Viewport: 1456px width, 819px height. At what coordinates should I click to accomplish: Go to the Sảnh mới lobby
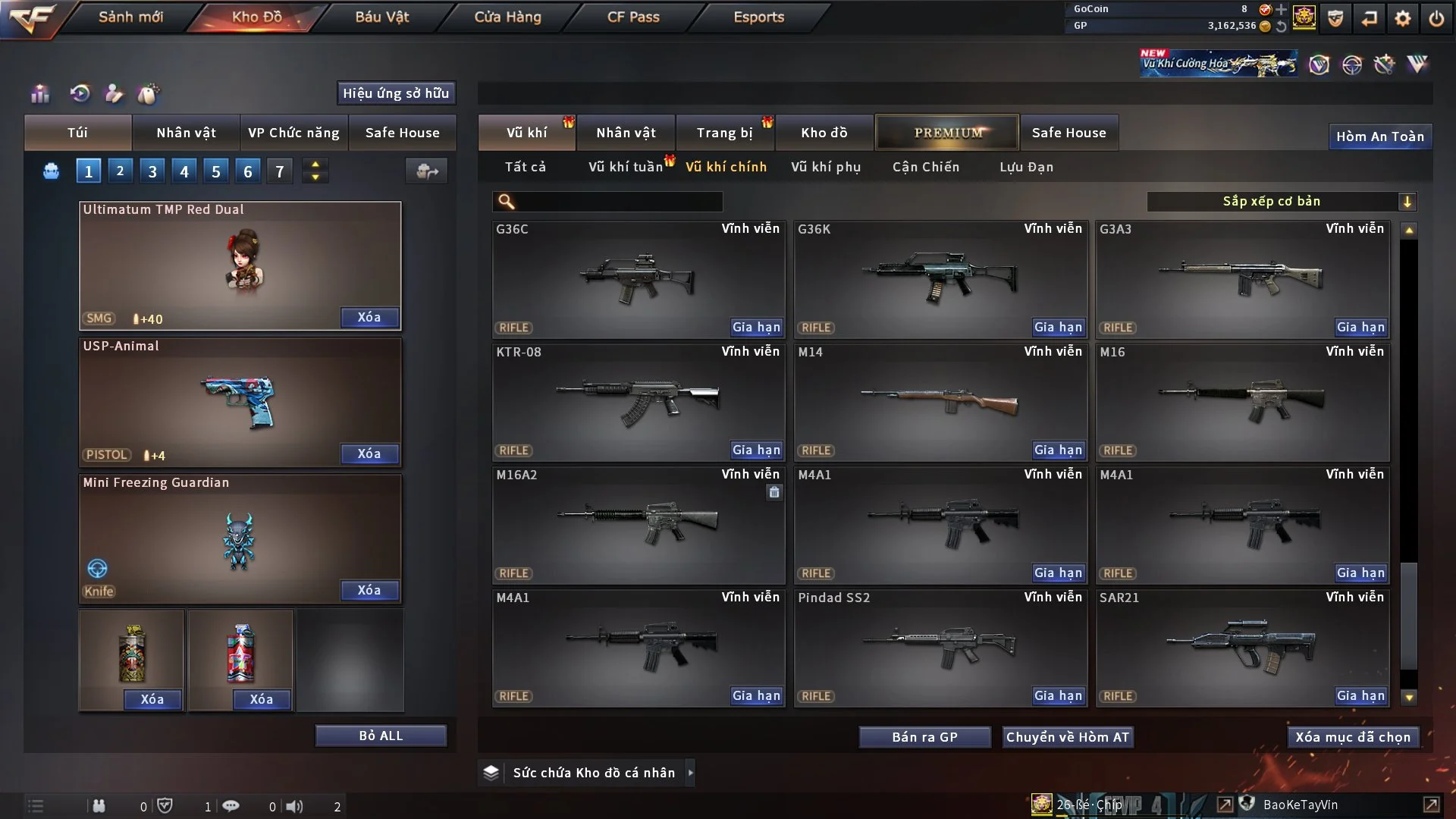click(130, 17)
